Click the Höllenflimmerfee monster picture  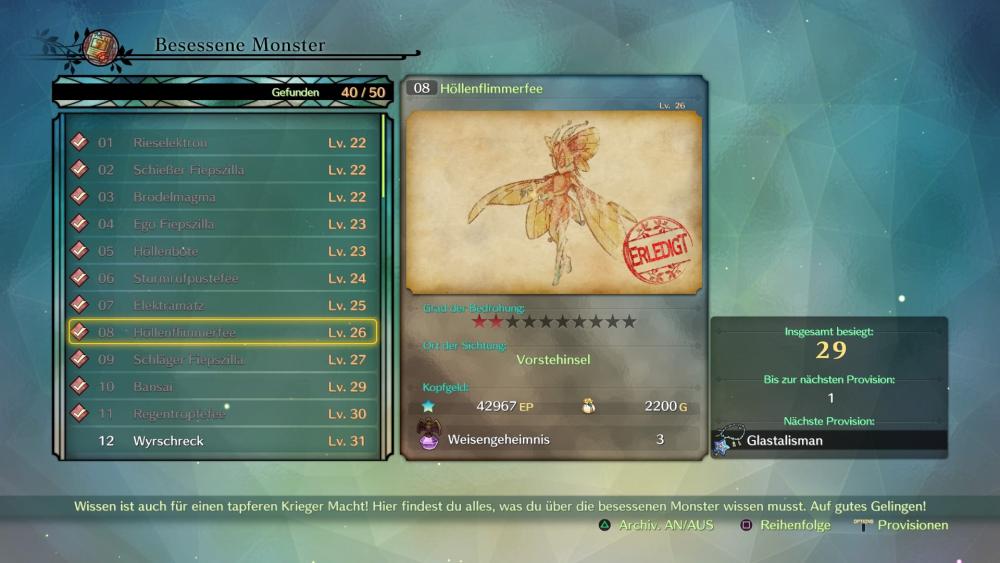click(554, 203)
